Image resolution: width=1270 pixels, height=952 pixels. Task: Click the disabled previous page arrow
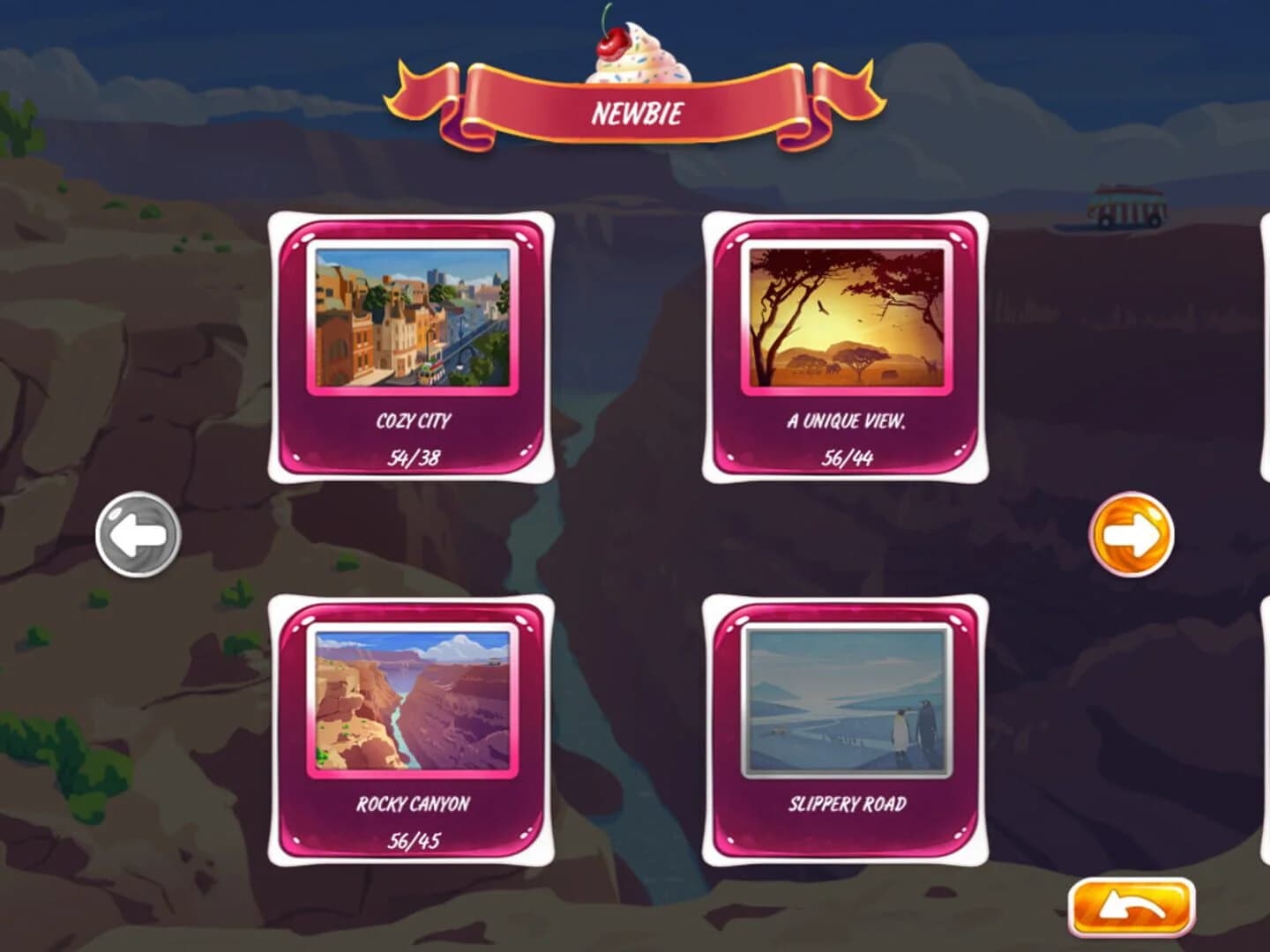pyautogui.click(x=138, y=536)
